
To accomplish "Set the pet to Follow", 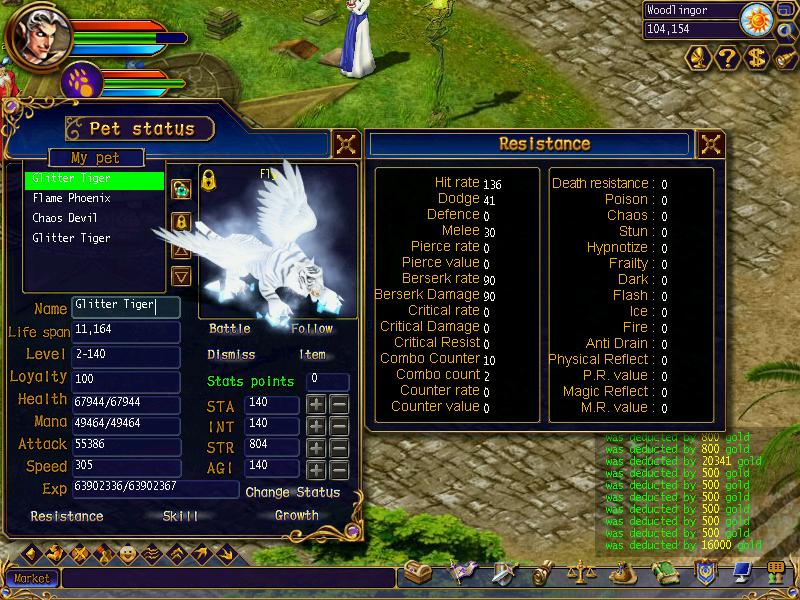I will 312,329.
